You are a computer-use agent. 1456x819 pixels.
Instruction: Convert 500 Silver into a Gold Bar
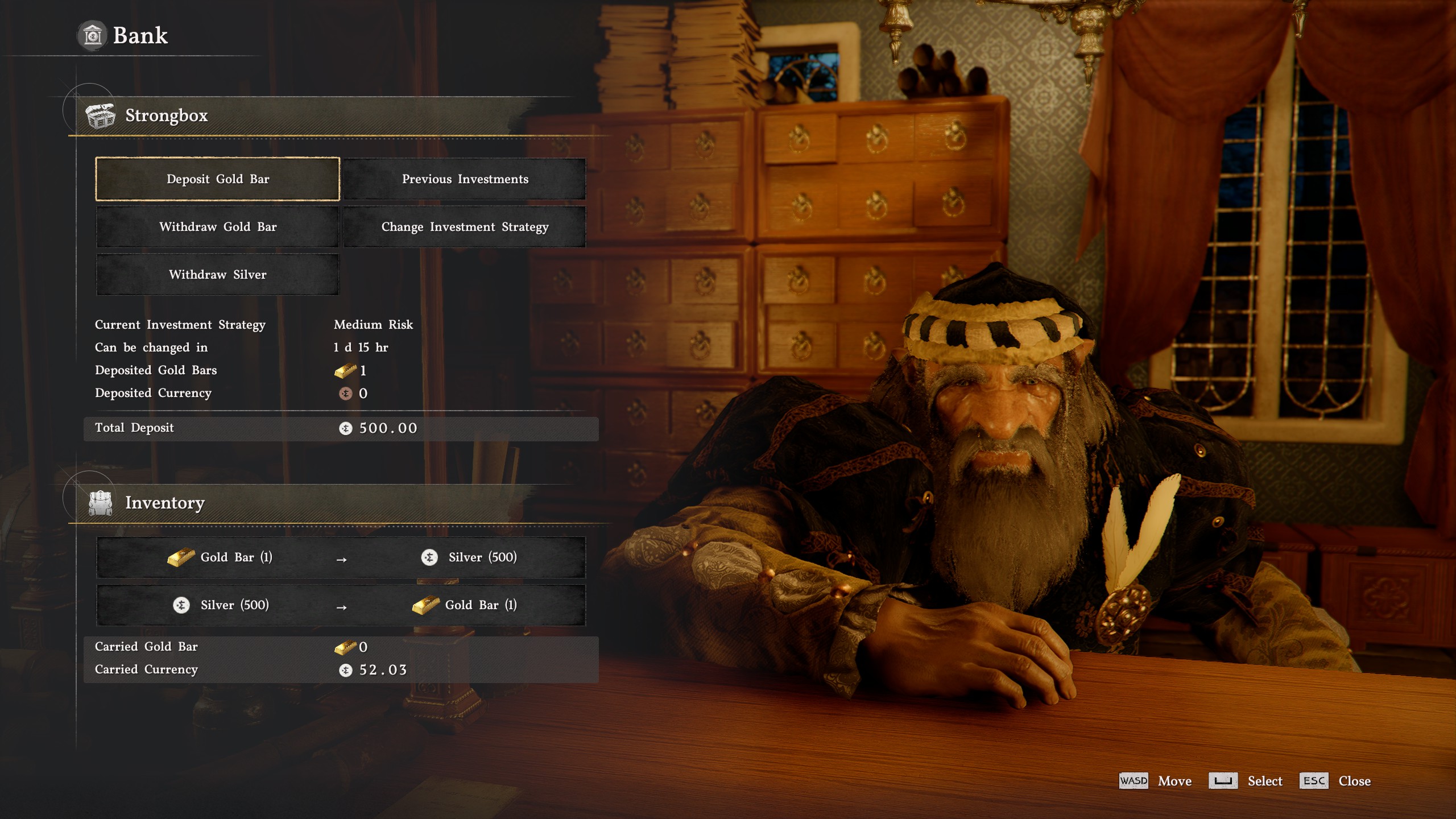point(341,605)
